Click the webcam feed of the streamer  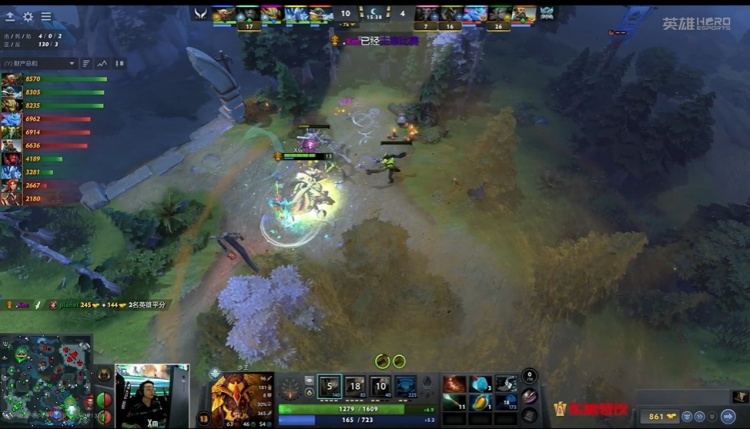(150, 394)
